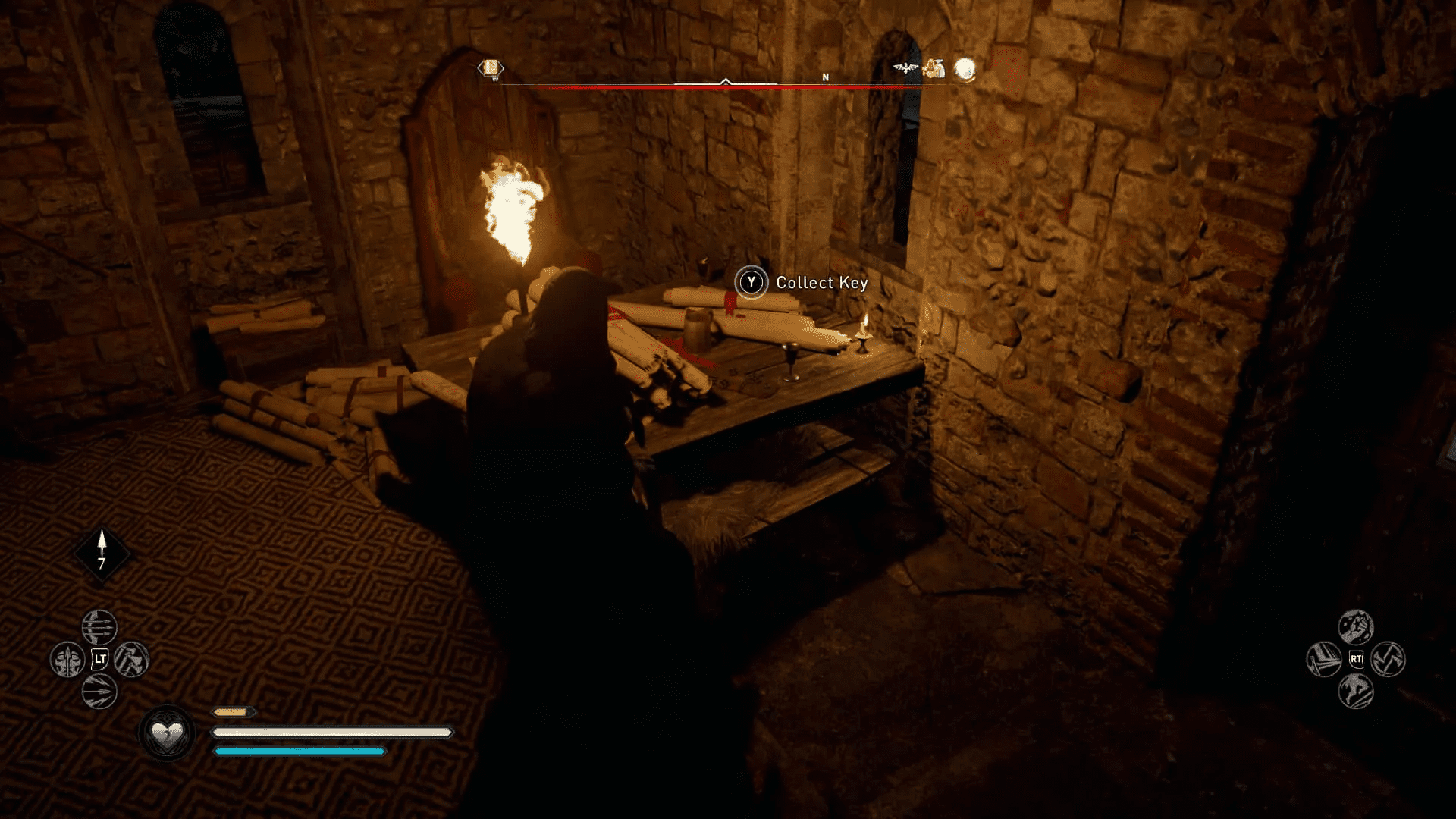The width and height of the screenshot is (1456, 819).
Task: Select the stomp ability below the RT wheel
Action: coord(1355,691)
